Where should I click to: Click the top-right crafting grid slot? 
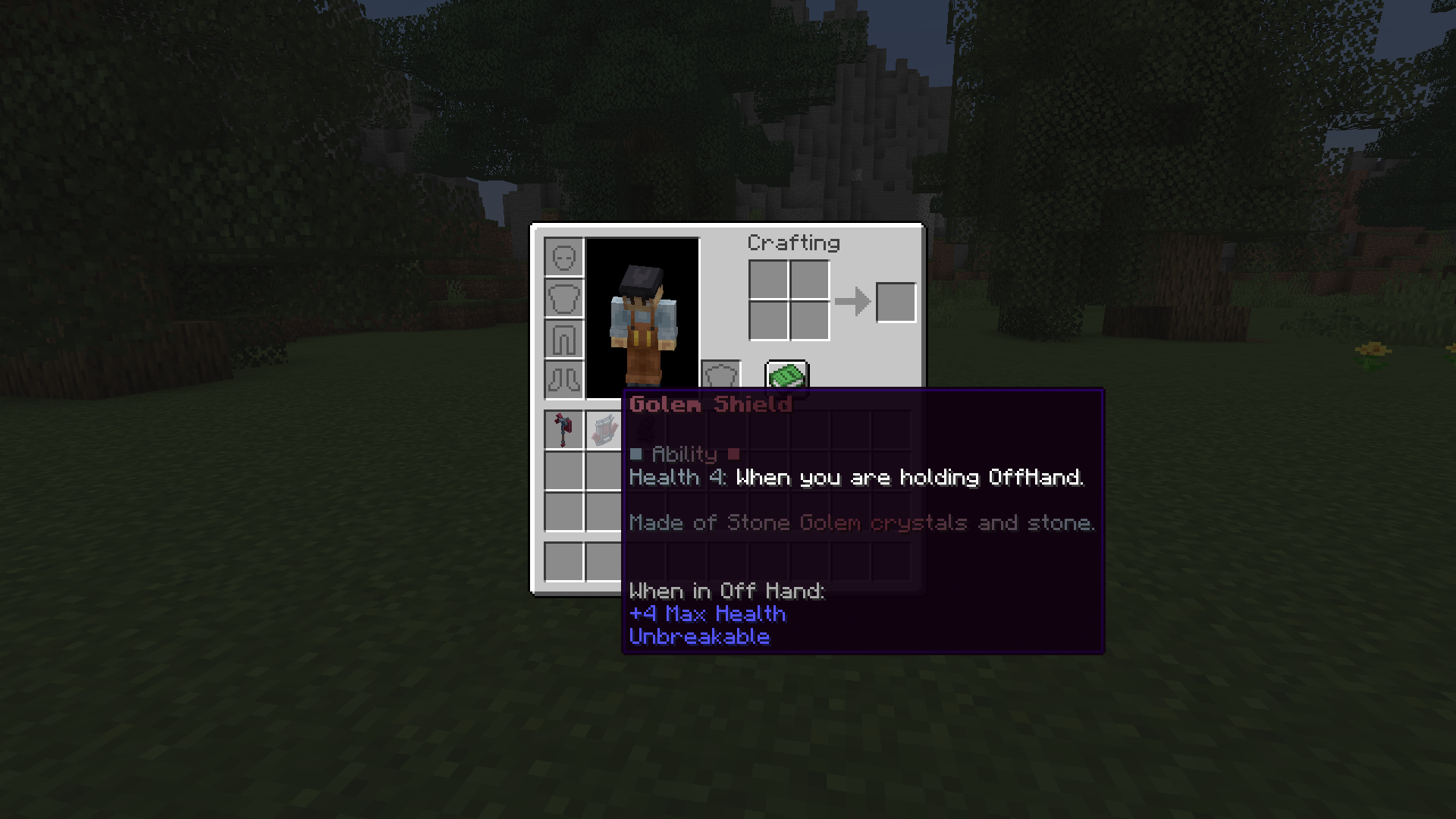[810, 281]
